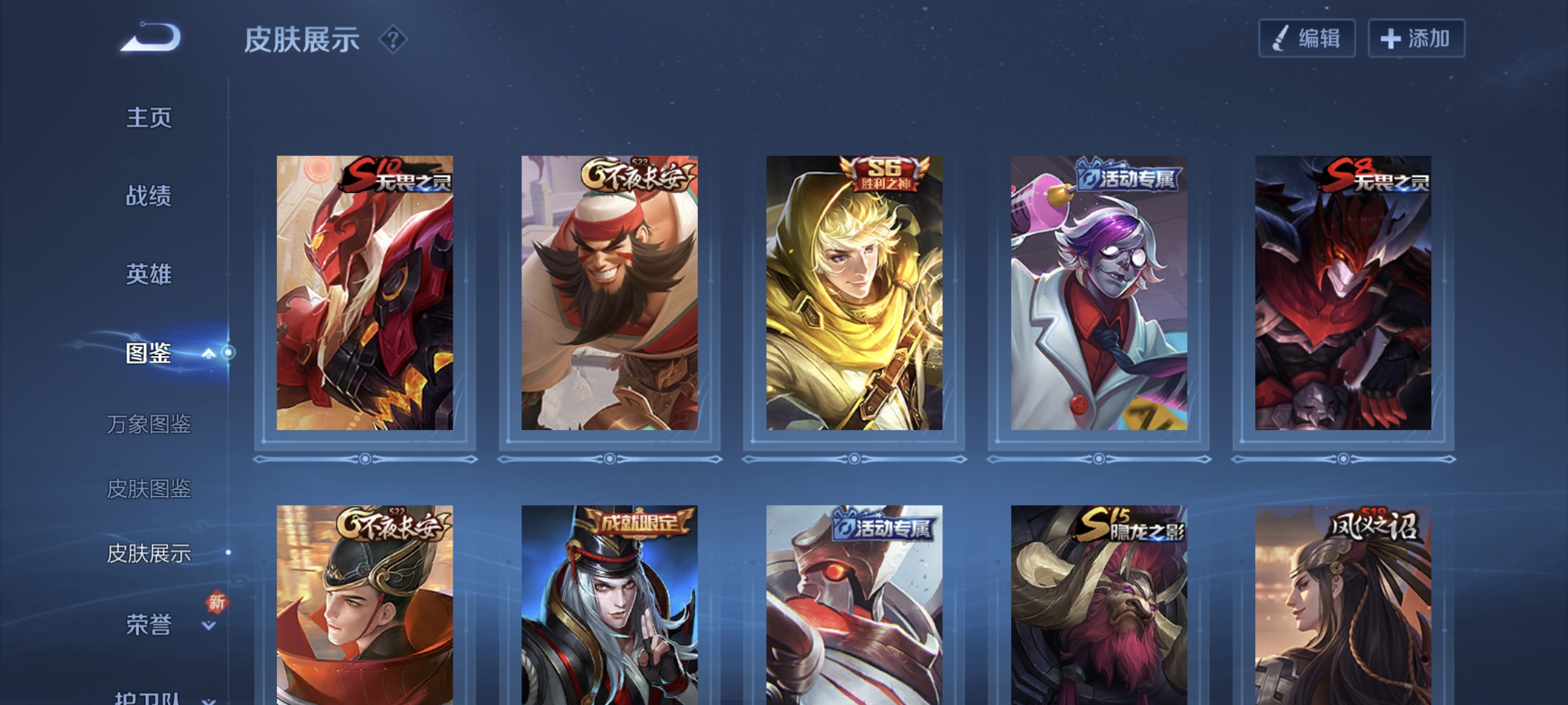Screen dimensions: 1568x705
Task: Choose the S15 隐龙之影 skin card
Action: point(1099,605)
